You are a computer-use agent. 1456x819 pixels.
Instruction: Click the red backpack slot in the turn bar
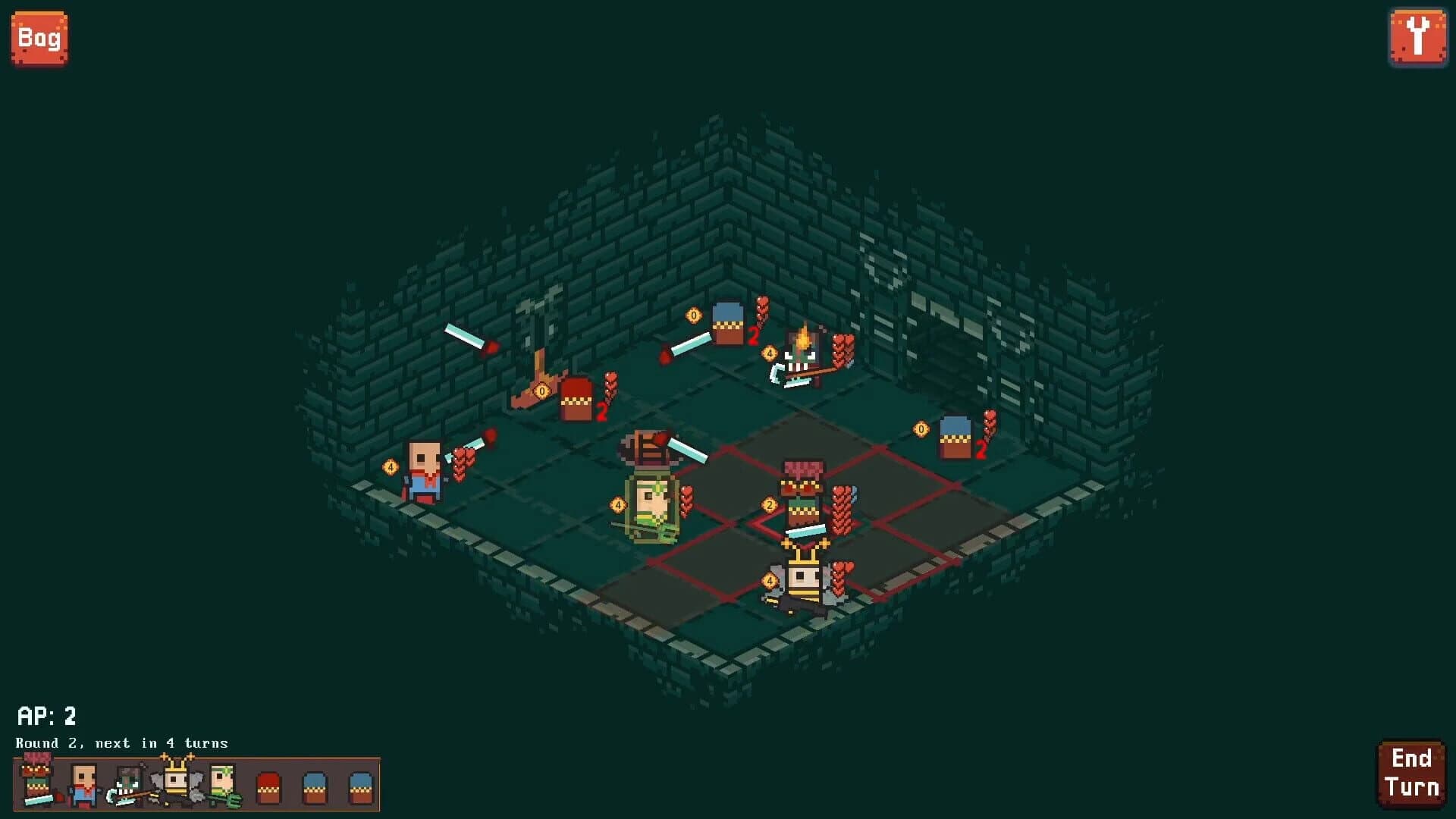pos(269,787)
